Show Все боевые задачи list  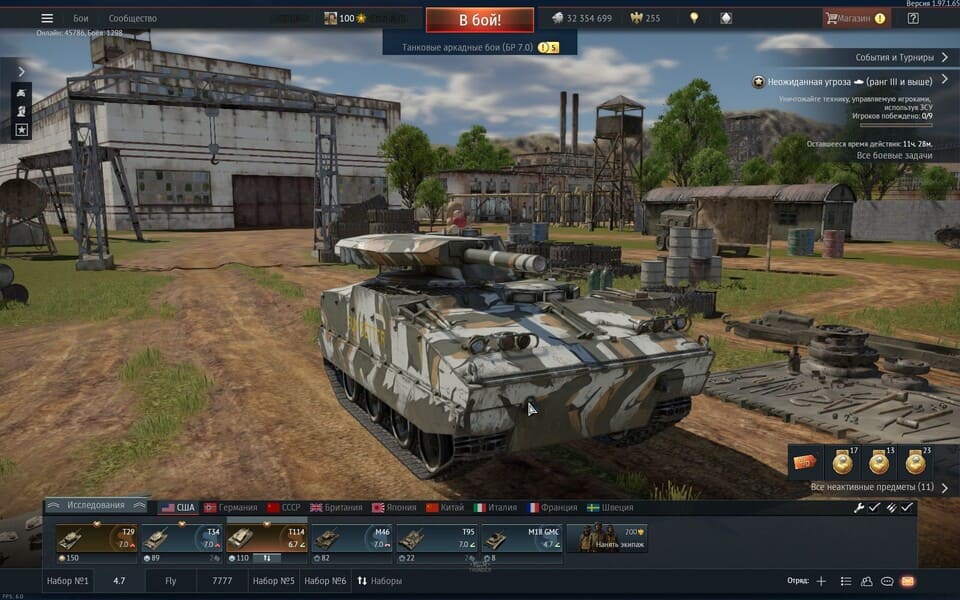(x=895, y=156)
